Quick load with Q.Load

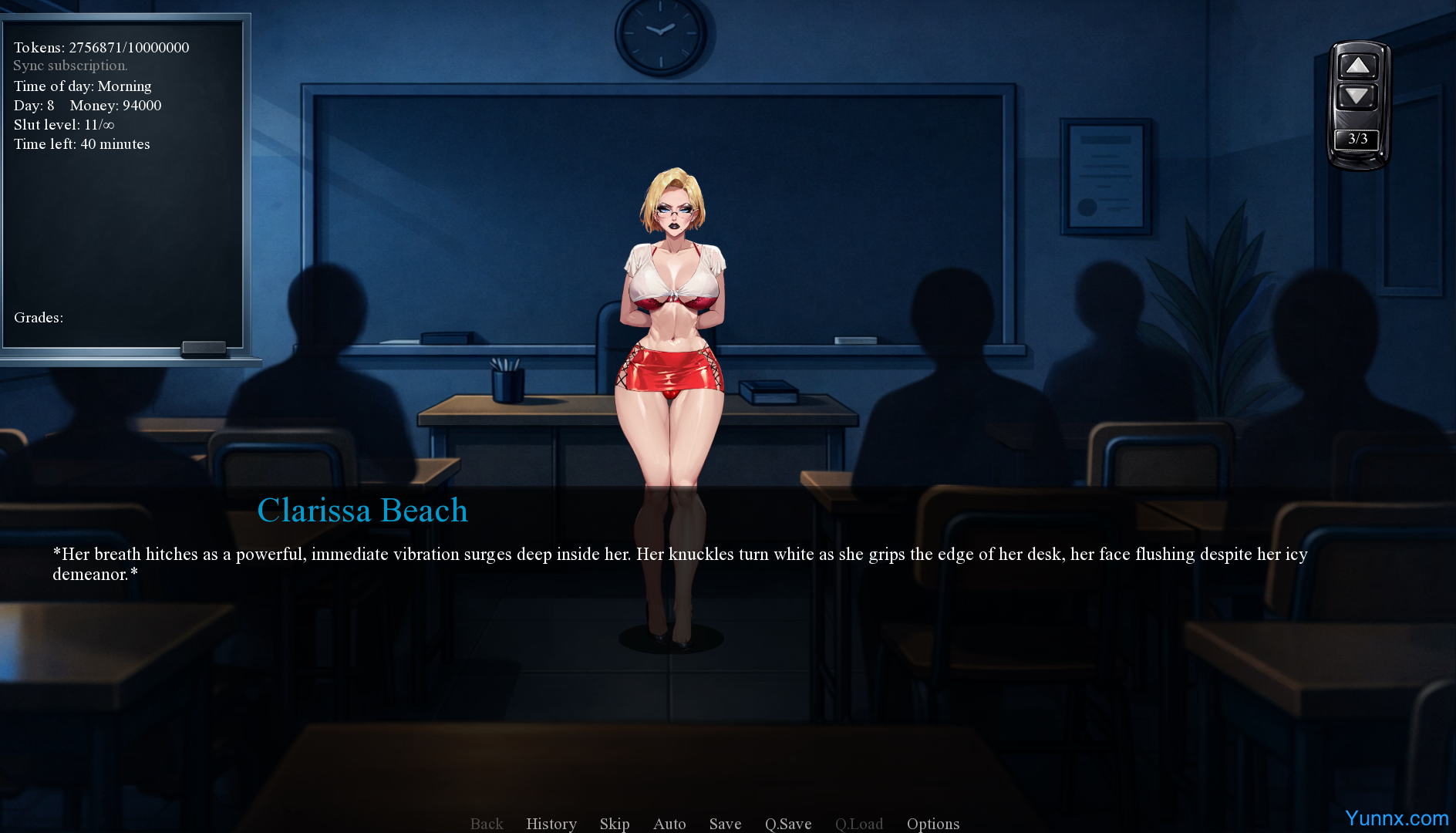coord(859,824)
